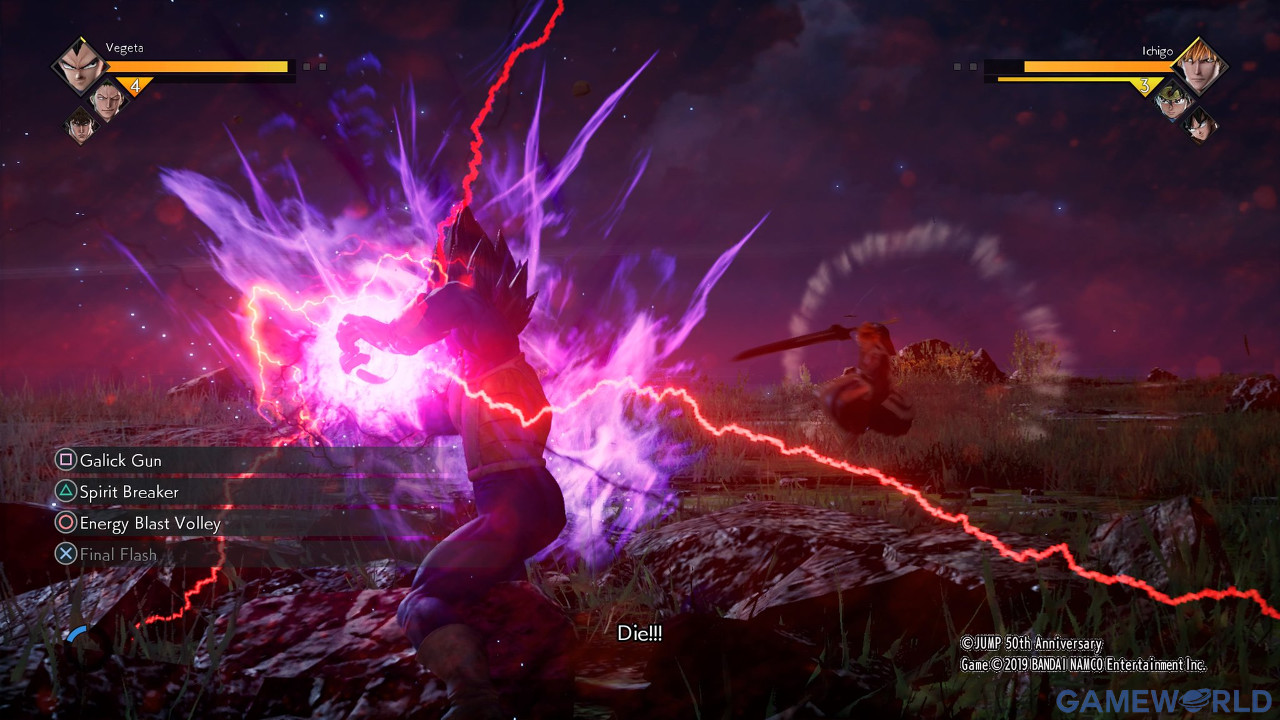Screen dimensions: 1280x720
Task: Select the green-haired Zoro teammate portrait
Action: tap(108, 98)
